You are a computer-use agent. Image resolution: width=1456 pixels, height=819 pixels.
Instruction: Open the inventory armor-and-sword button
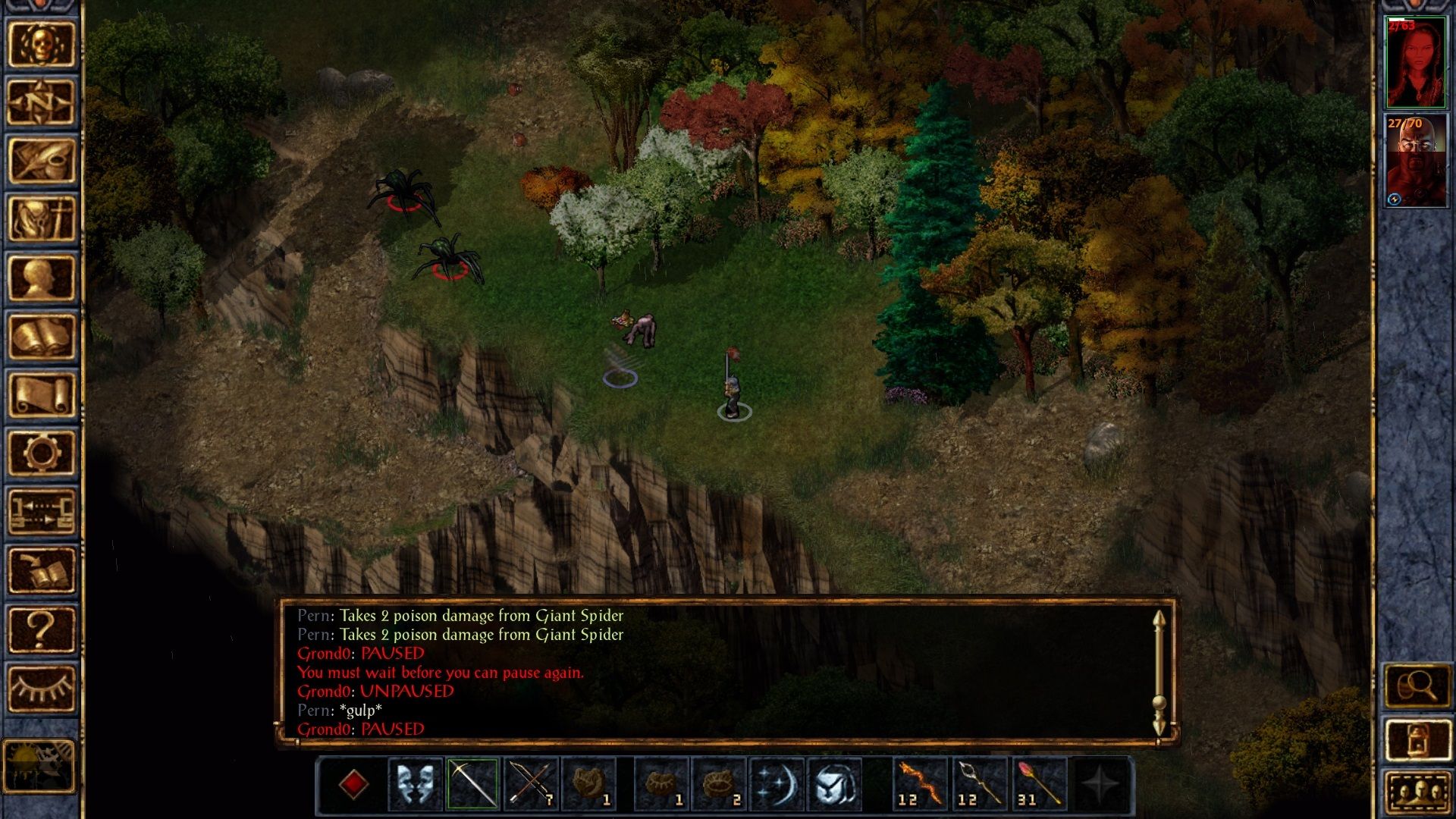tap(42, 219)
